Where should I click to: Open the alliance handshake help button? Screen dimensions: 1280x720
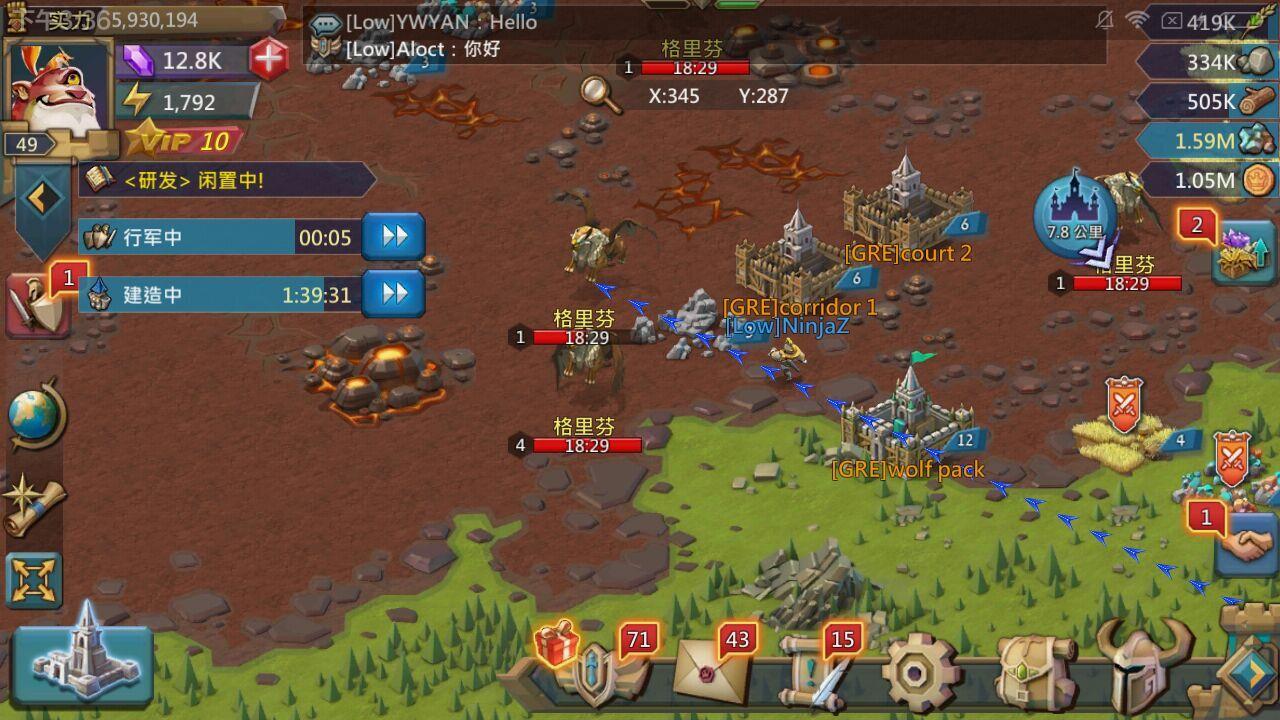tap(1245, 547)
